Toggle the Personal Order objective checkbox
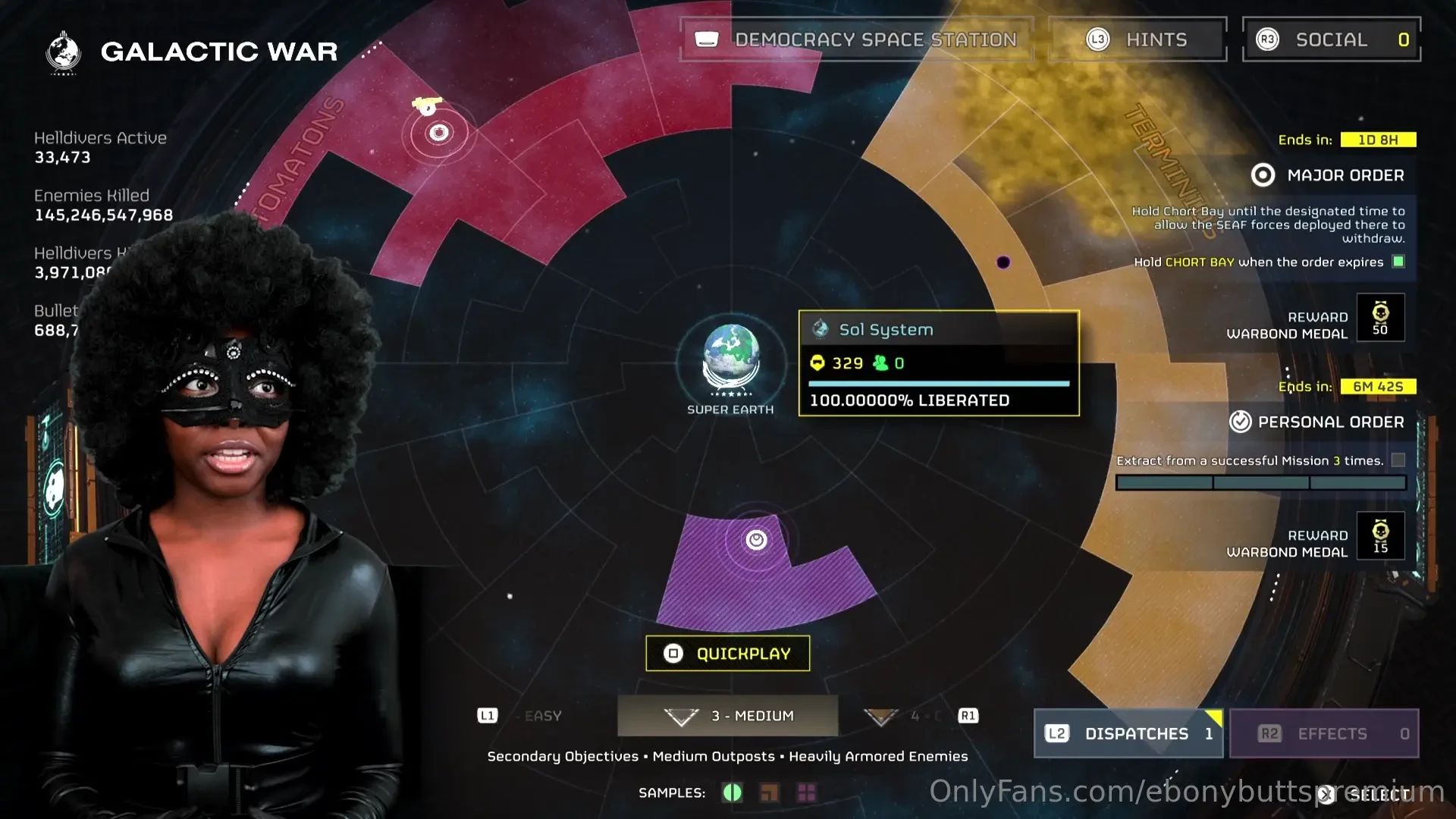This screenshot has height=819, width=1456. pos(1399,460)
